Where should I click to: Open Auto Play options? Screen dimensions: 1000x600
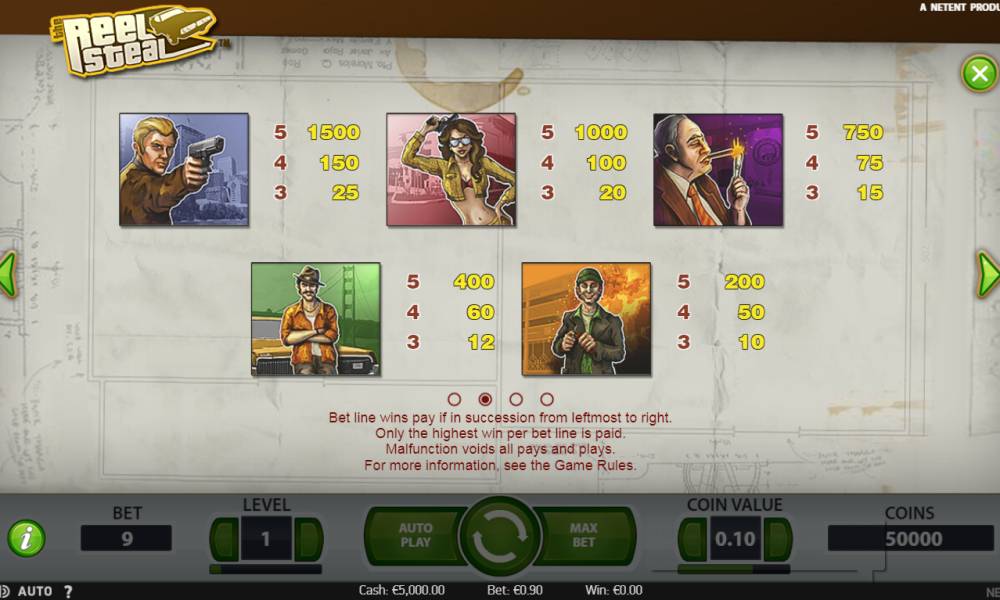414,535
